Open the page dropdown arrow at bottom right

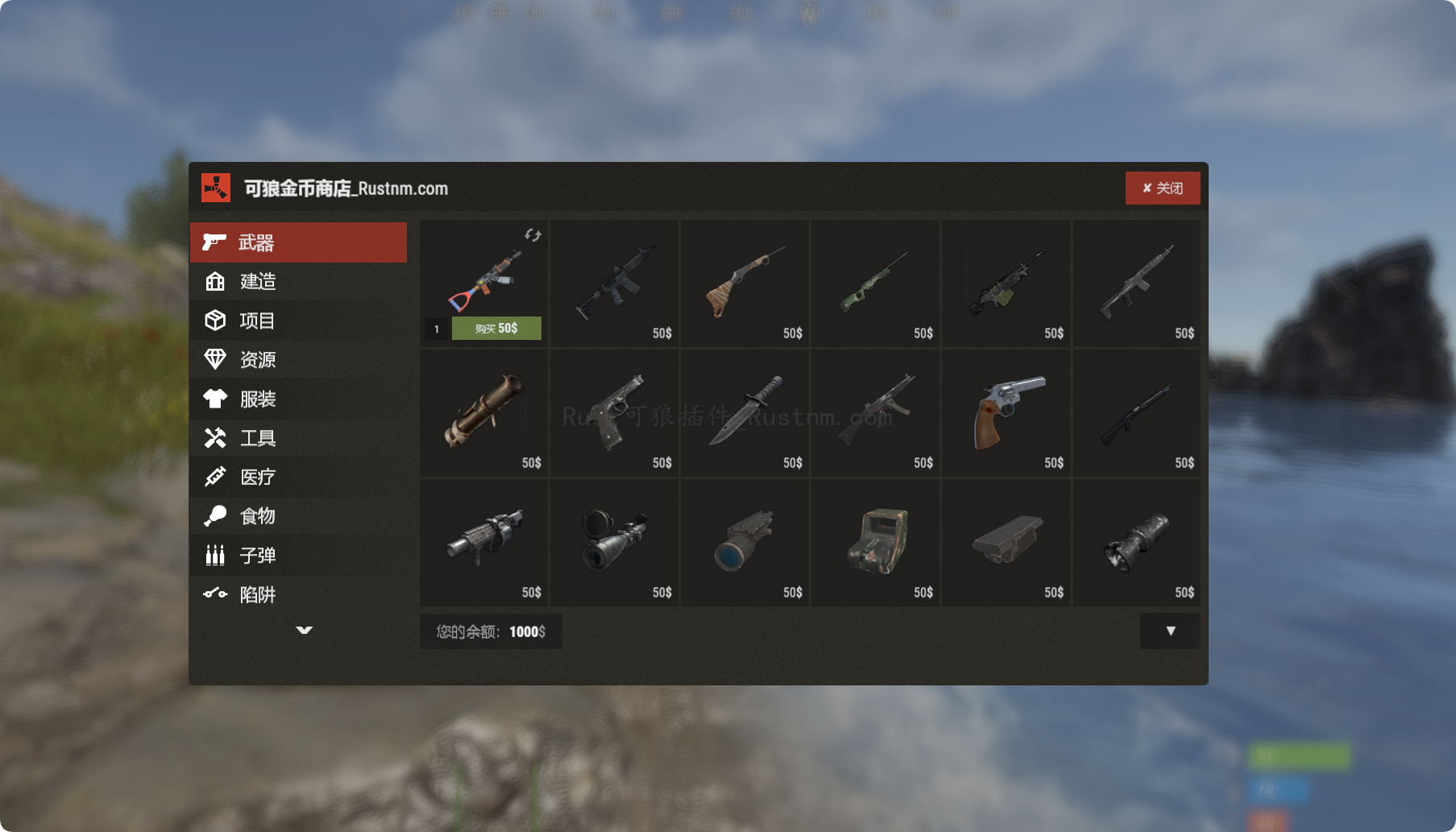pos(1170,631)
